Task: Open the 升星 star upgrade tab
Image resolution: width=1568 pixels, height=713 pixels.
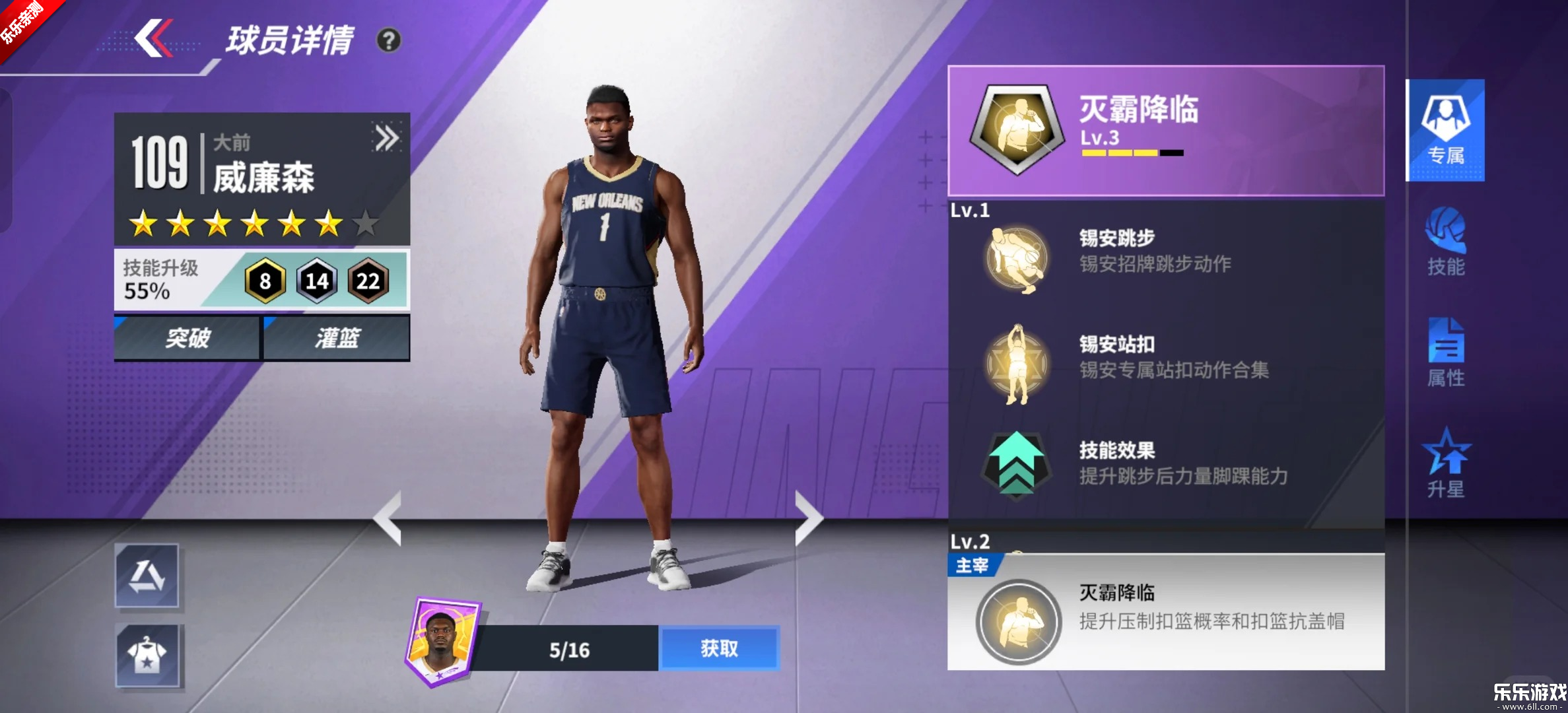Action: [x=1445, y=463]
